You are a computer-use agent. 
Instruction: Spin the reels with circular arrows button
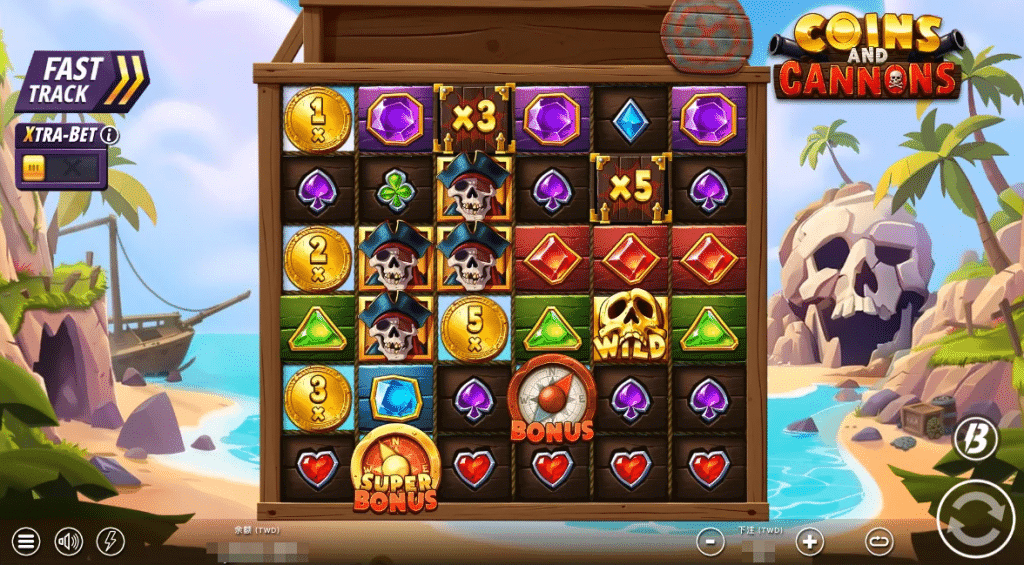tap(976, 520)
